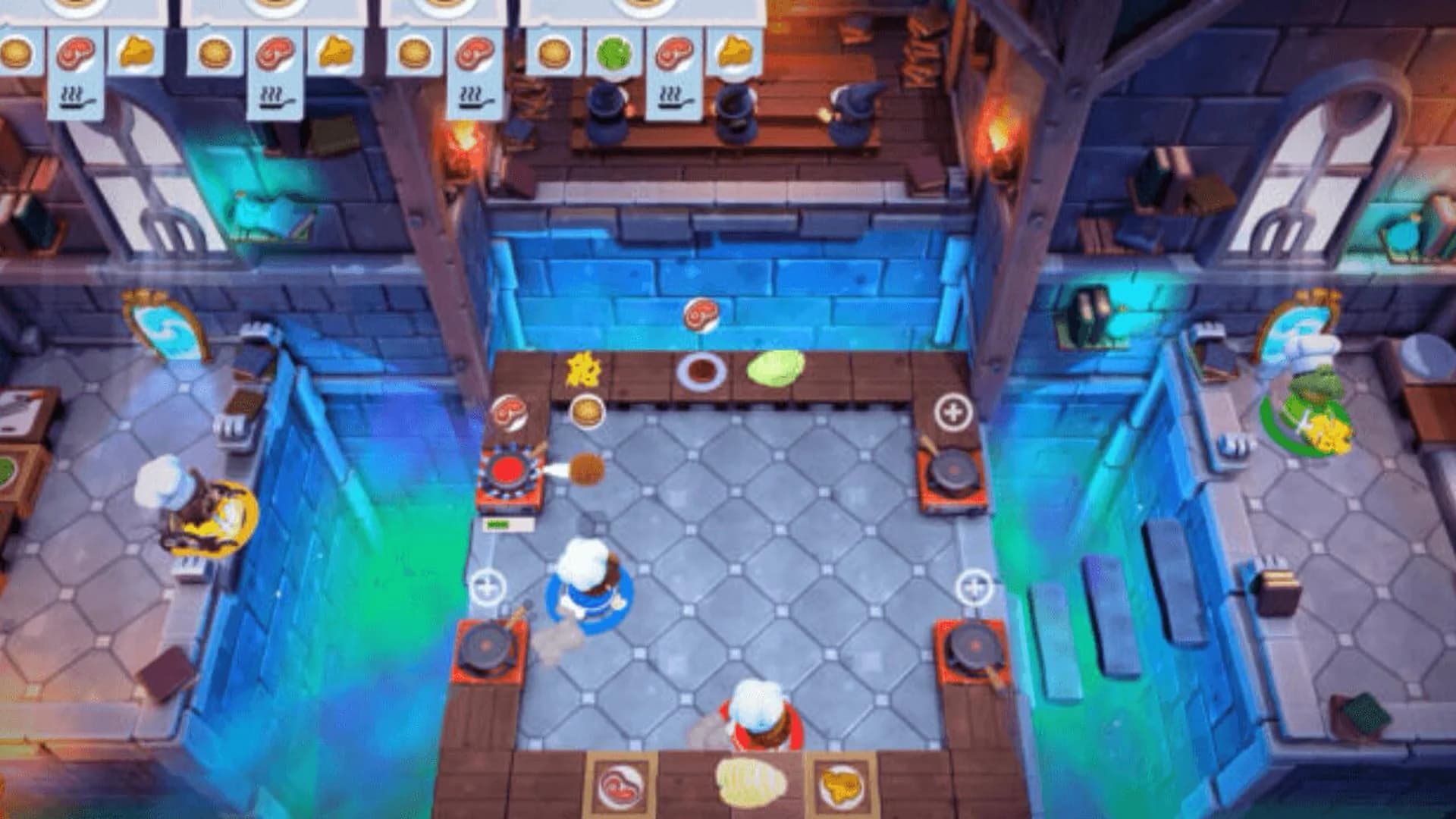
Task: Select the meat icon on the first order ticket
Action: click(73, 55)
